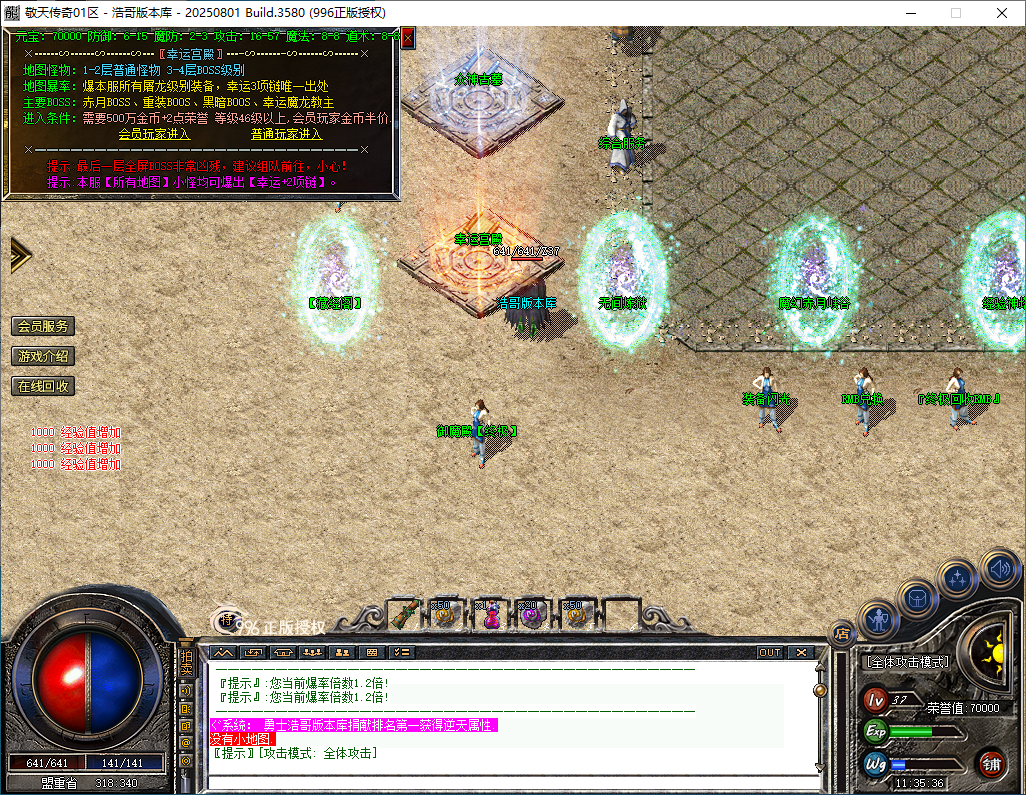Open the 会员服务 menu
This screenshot has height=795, width=1026.
43,326
